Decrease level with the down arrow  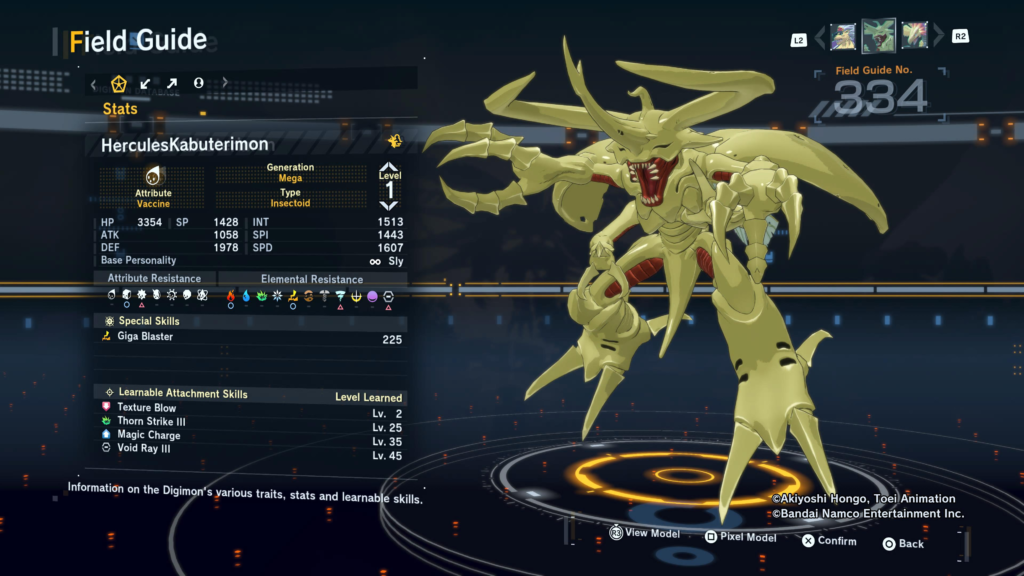click(x=389, y=204)
